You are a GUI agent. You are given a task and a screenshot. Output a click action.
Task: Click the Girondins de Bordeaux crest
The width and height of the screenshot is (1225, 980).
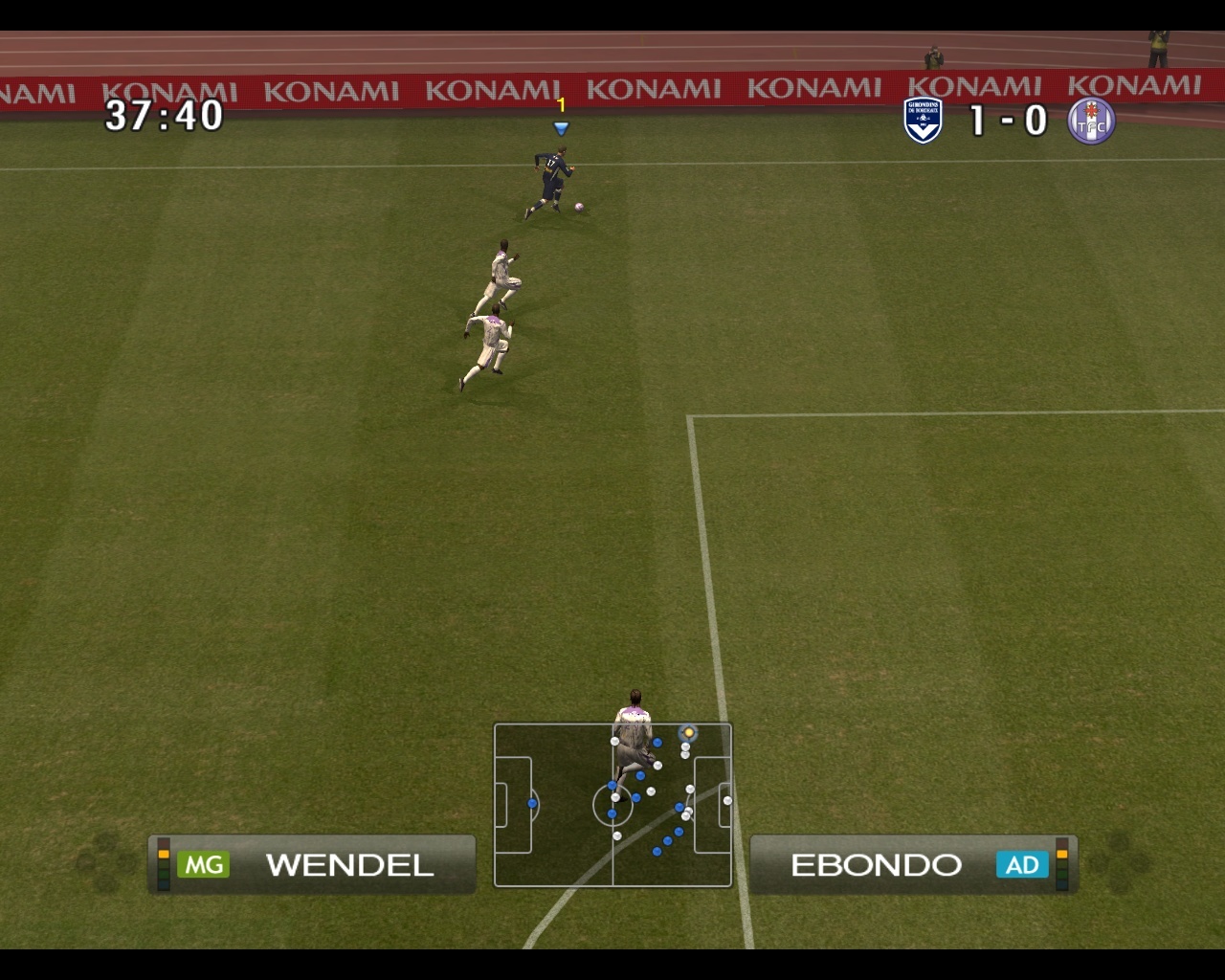point(924,121)
